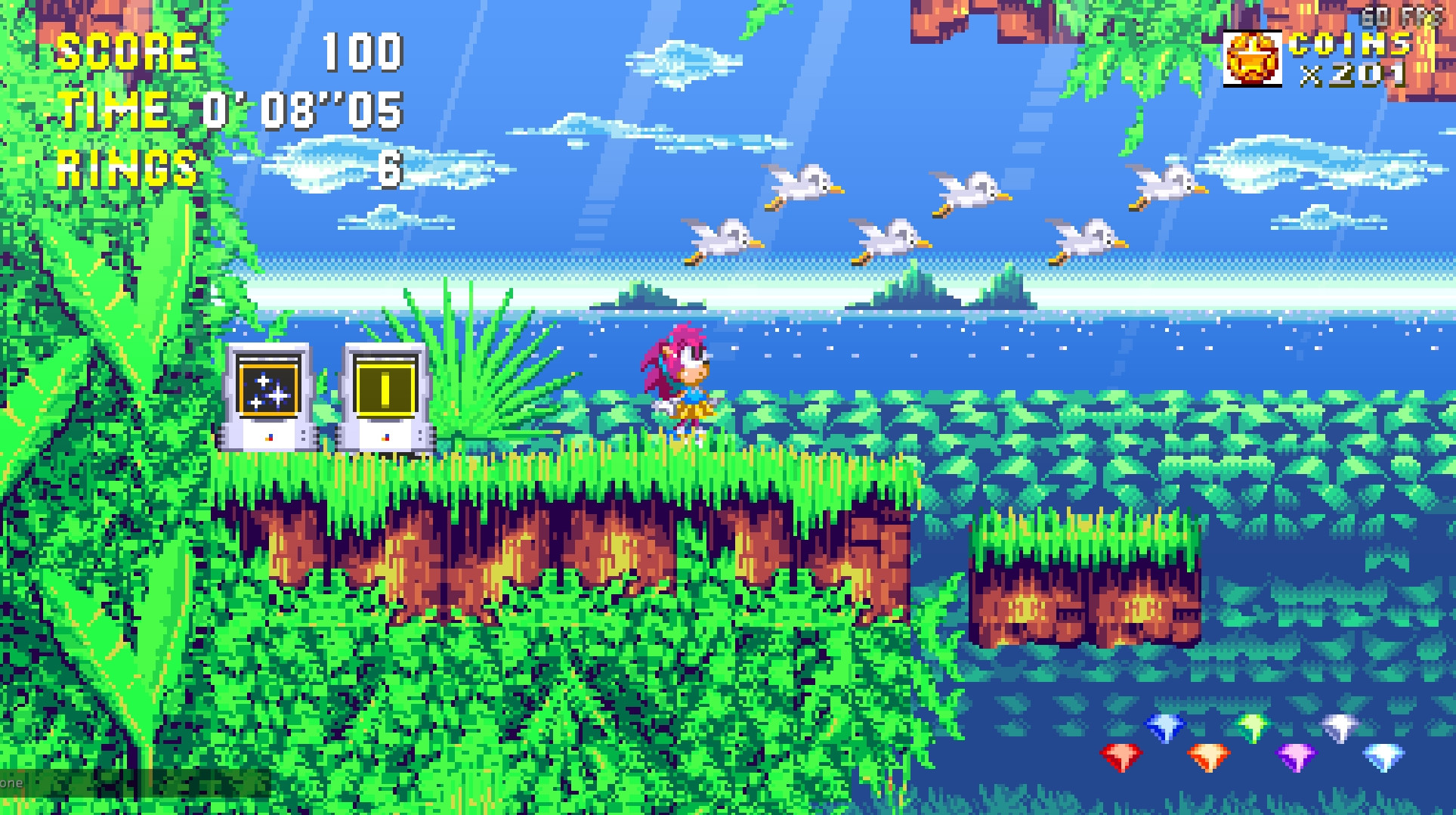This screenshot has width=1456, height=815.
Task: Click the purple emerald gem
Action: (x=1297, y=758)
